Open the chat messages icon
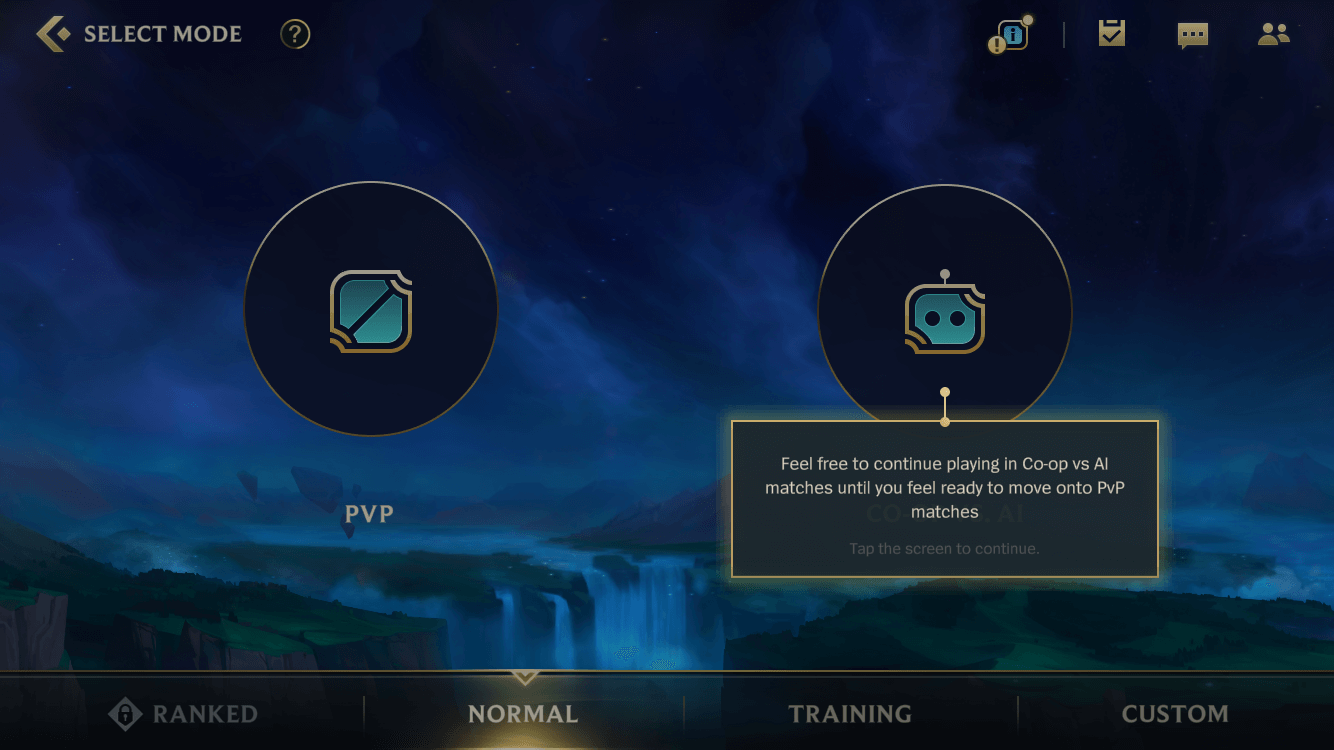This screenshot has width=1334, height=750. click(1192, 33)
